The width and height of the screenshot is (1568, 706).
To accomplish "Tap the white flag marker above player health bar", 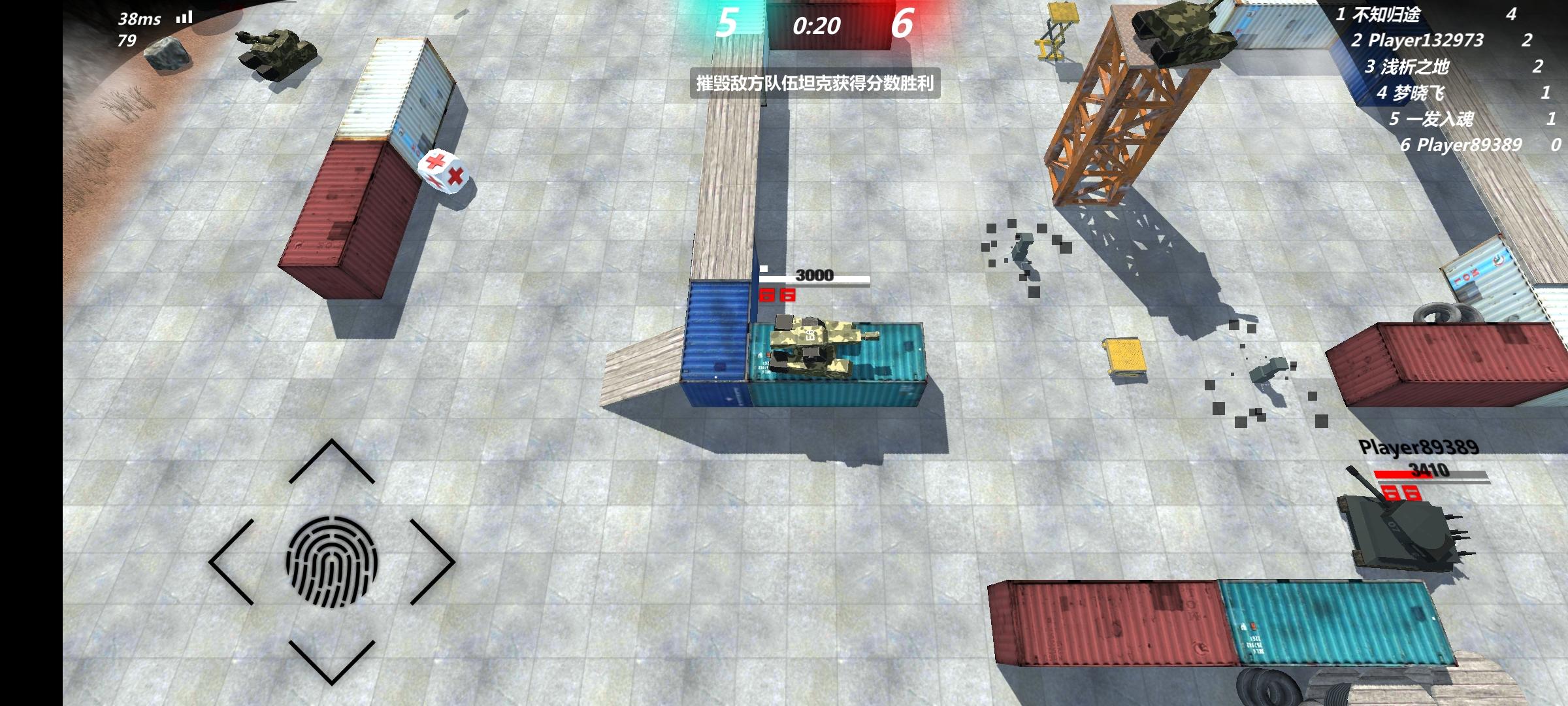I will tap(764, 267).
